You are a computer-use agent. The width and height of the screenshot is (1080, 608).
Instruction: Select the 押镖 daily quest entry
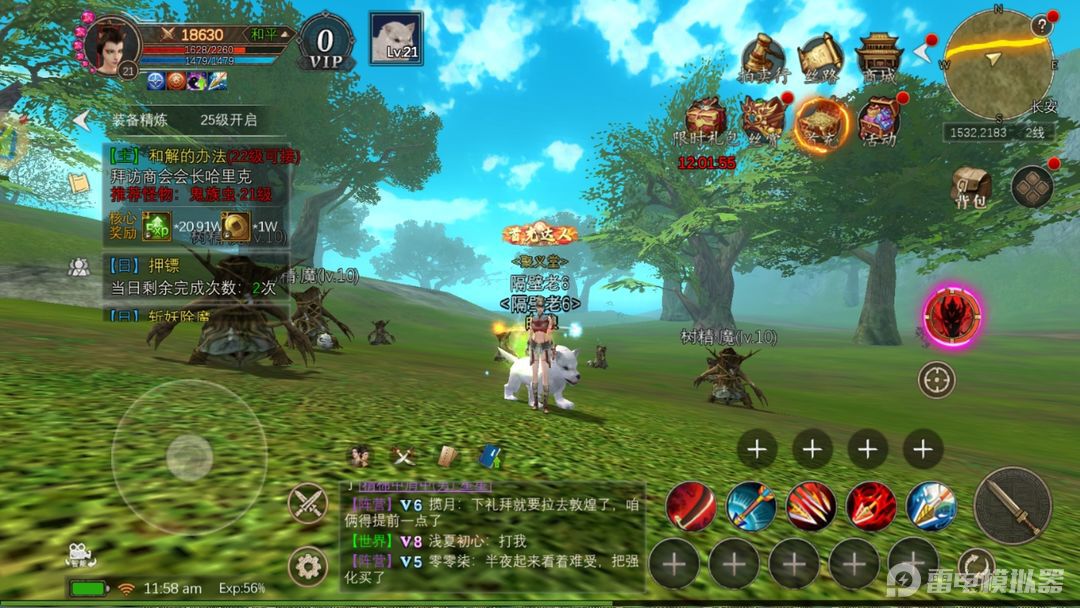pos(190,277)
